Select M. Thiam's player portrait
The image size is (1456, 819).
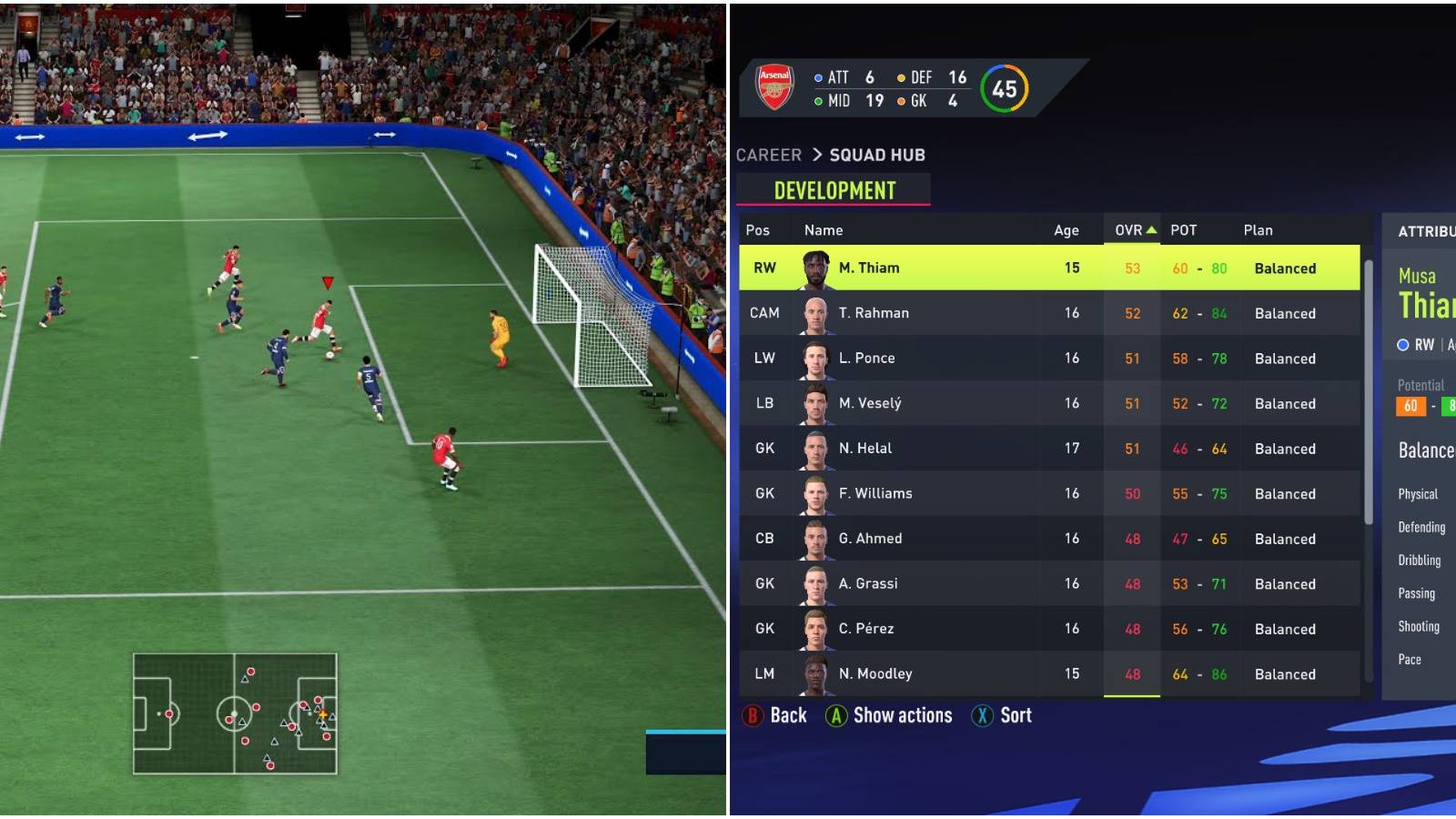pos(816,268)
